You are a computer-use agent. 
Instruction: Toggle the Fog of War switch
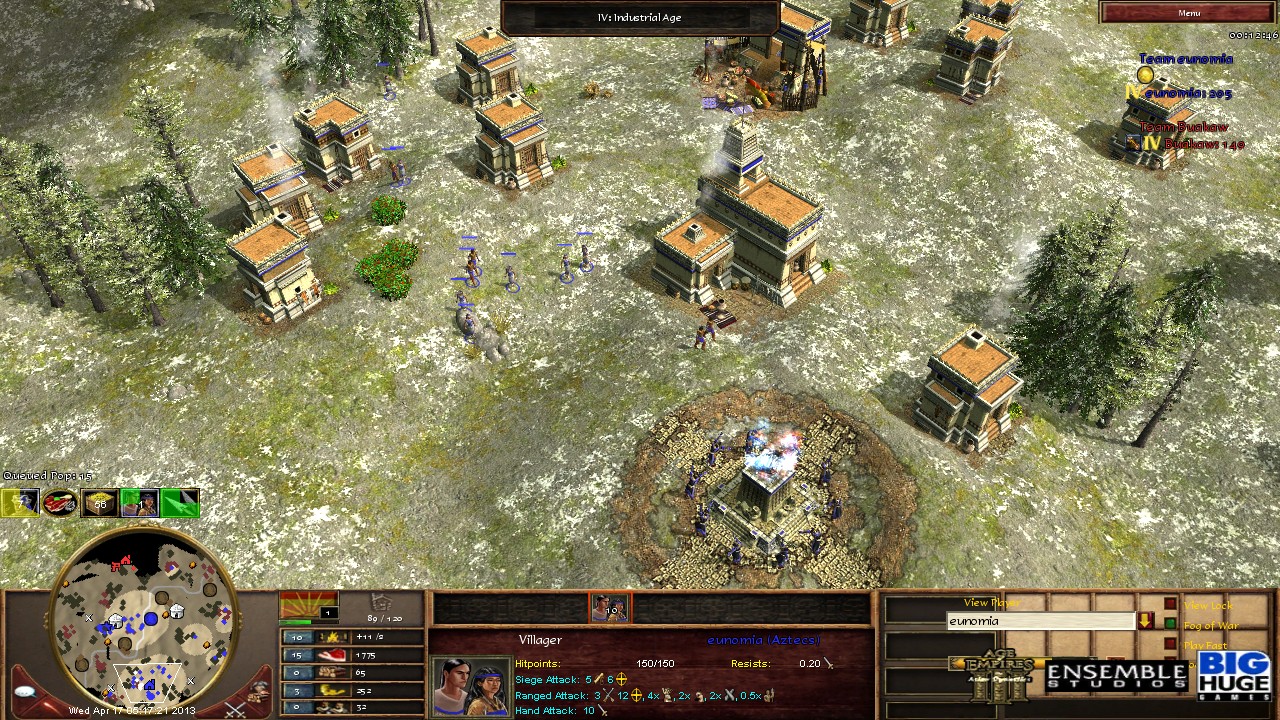click(x=1169, y=624)
